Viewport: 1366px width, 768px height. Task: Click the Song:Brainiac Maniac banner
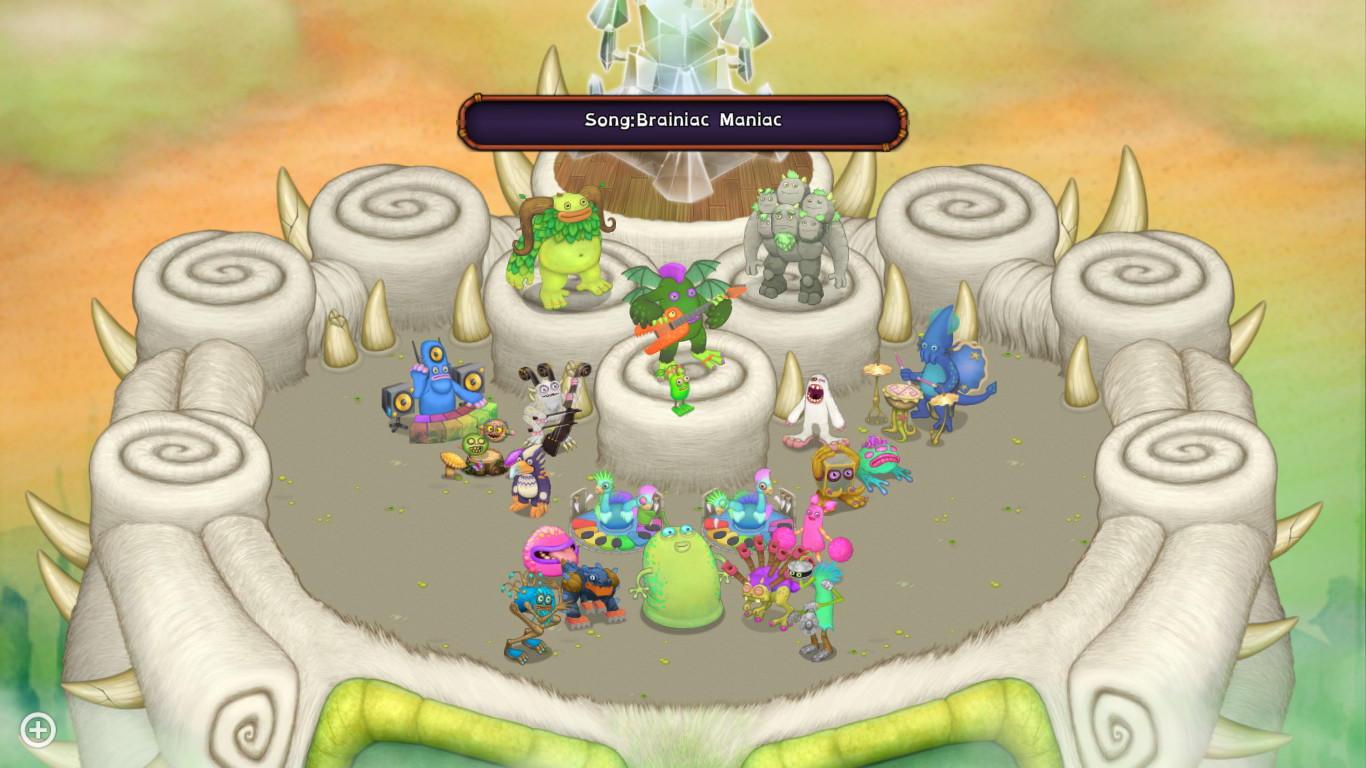click(683, 119)
